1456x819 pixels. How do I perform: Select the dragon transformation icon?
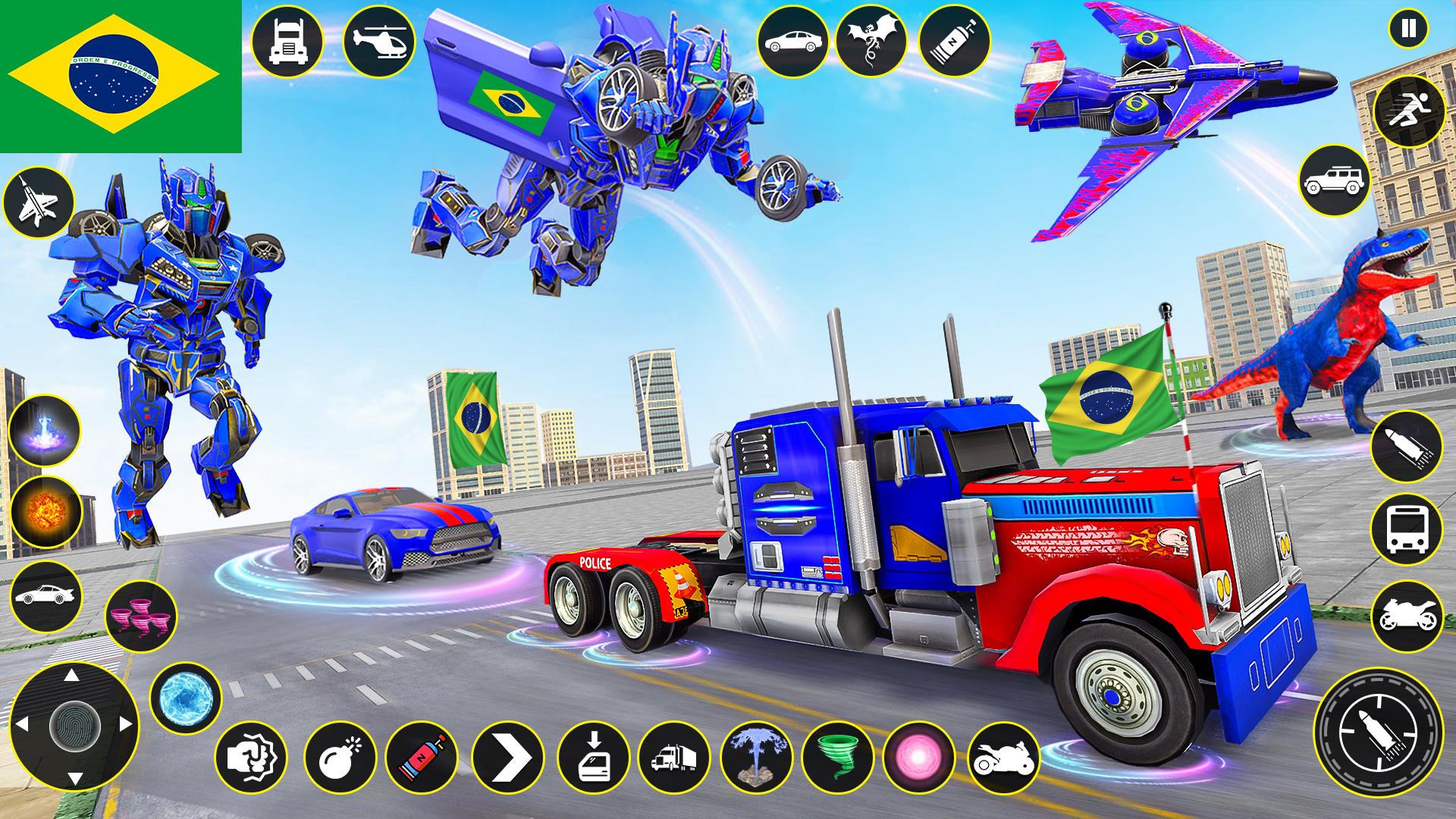pos(872,42)
